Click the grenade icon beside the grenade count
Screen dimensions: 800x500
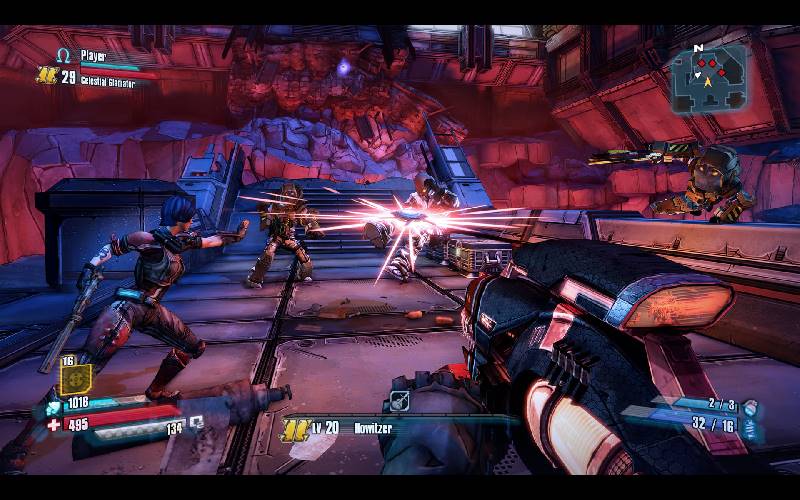[x=750, y=406]
